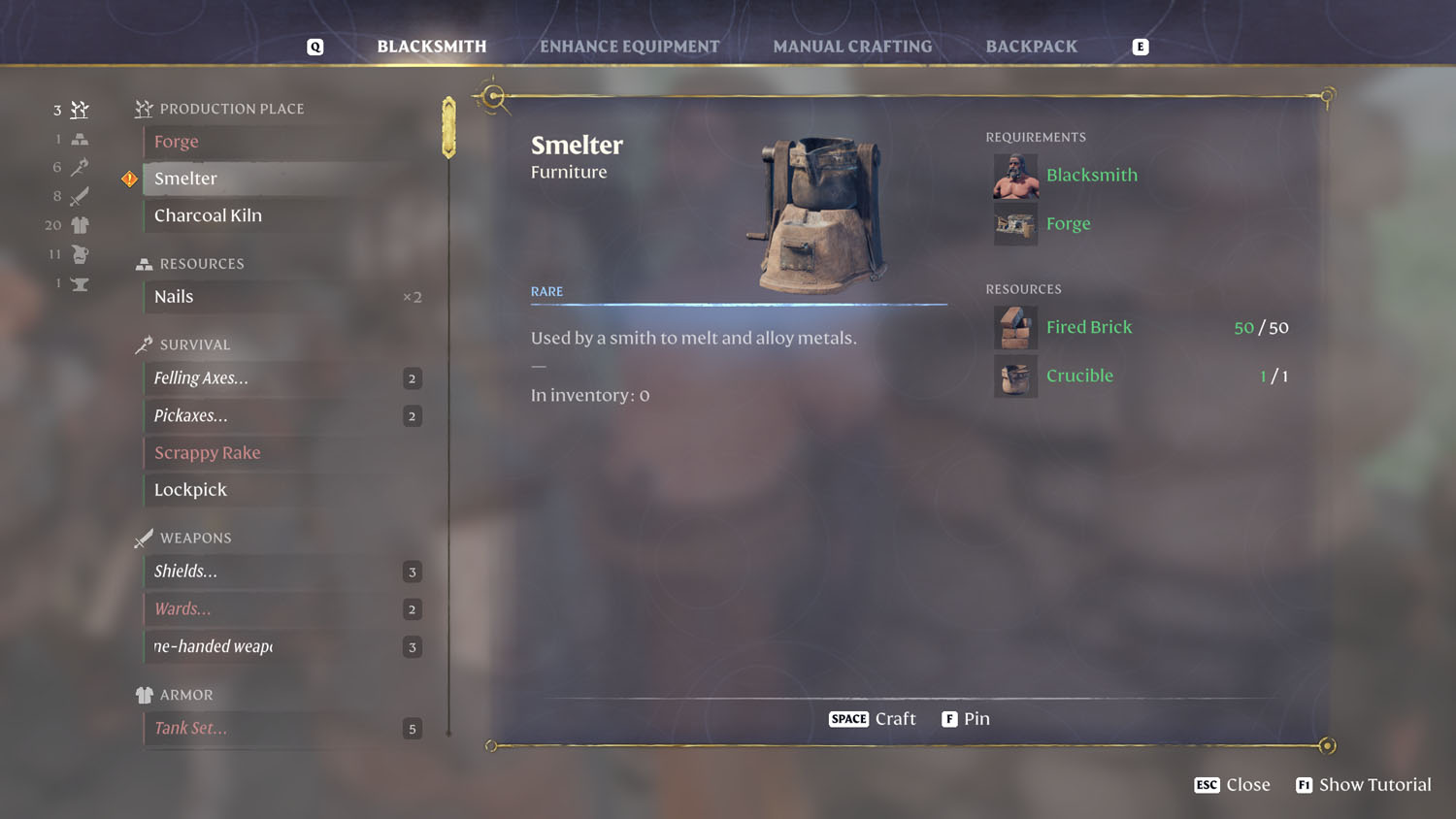Choose the Forge recipe
Image resolution: width=1456 pixels, height=819 pixels.
(x=177, y=142)
